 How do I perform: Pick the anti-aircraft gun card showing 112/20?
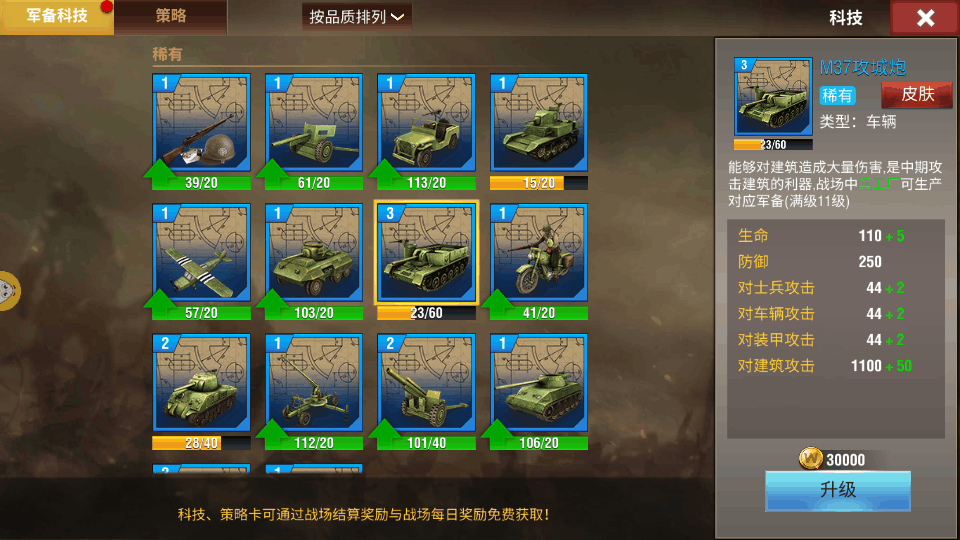coord(314,385)
